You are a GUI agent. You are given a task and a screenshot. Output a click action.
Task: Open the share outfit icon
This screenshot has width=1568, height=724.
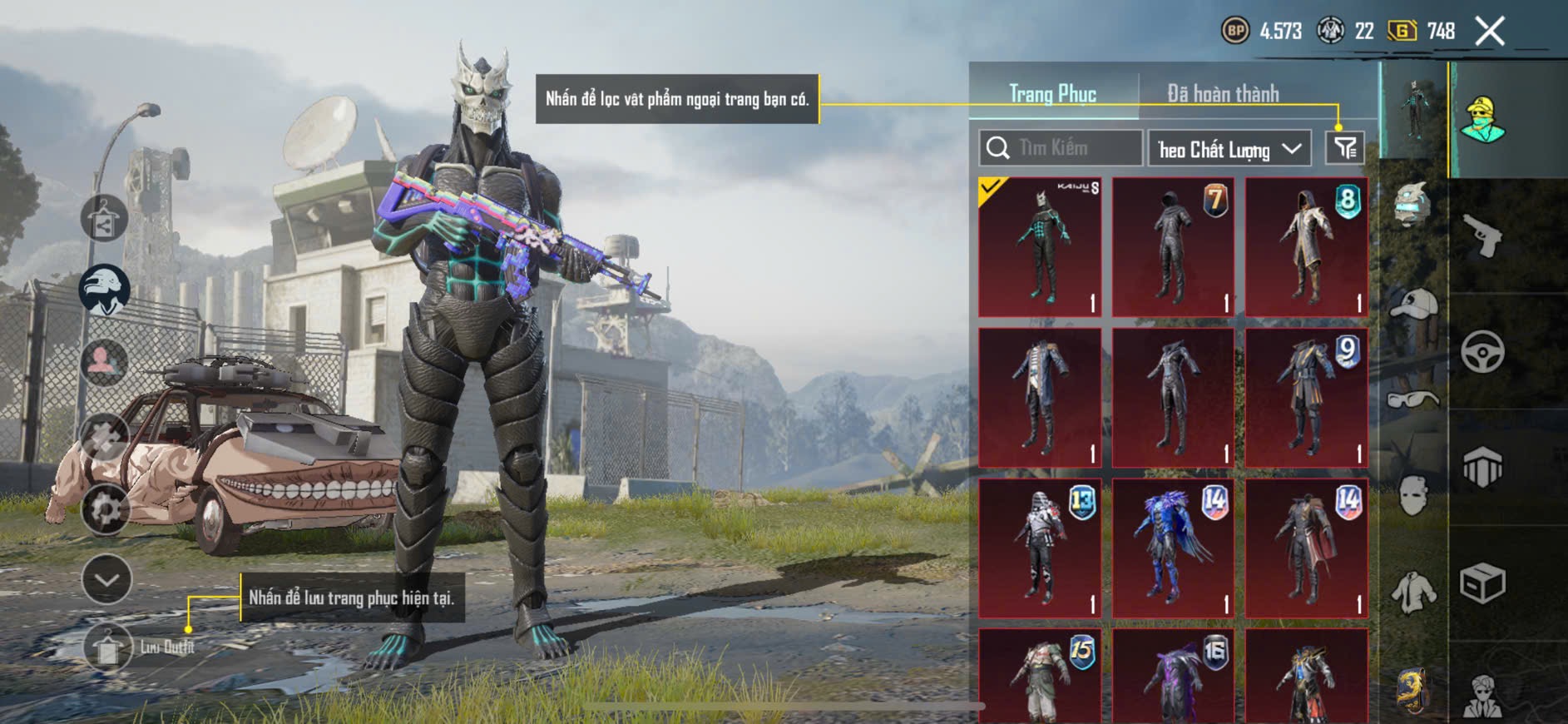(x=104, y=219)
